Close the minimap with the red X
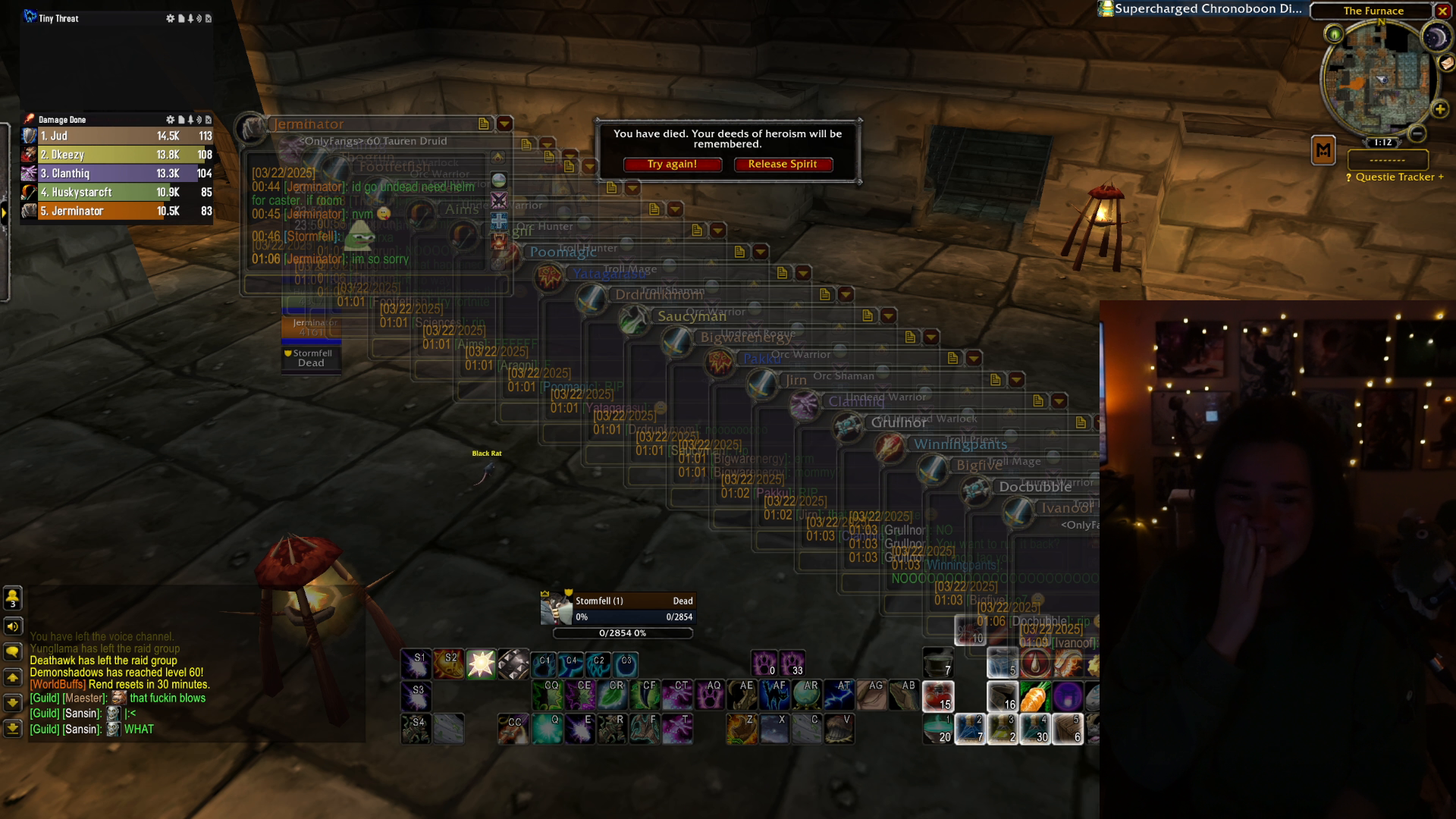Screen dimensions: 1456x819 pos(1442,11)
